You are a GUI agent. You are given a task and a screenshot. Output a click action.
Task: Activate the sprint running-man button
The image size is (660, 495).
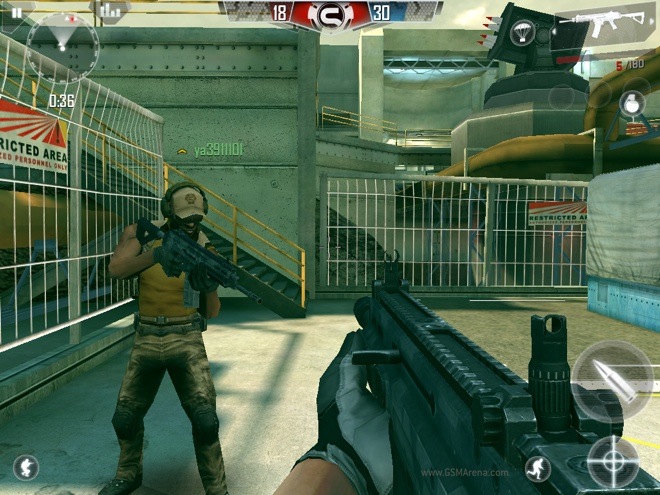pyautogui.click(x=540, y=467)
